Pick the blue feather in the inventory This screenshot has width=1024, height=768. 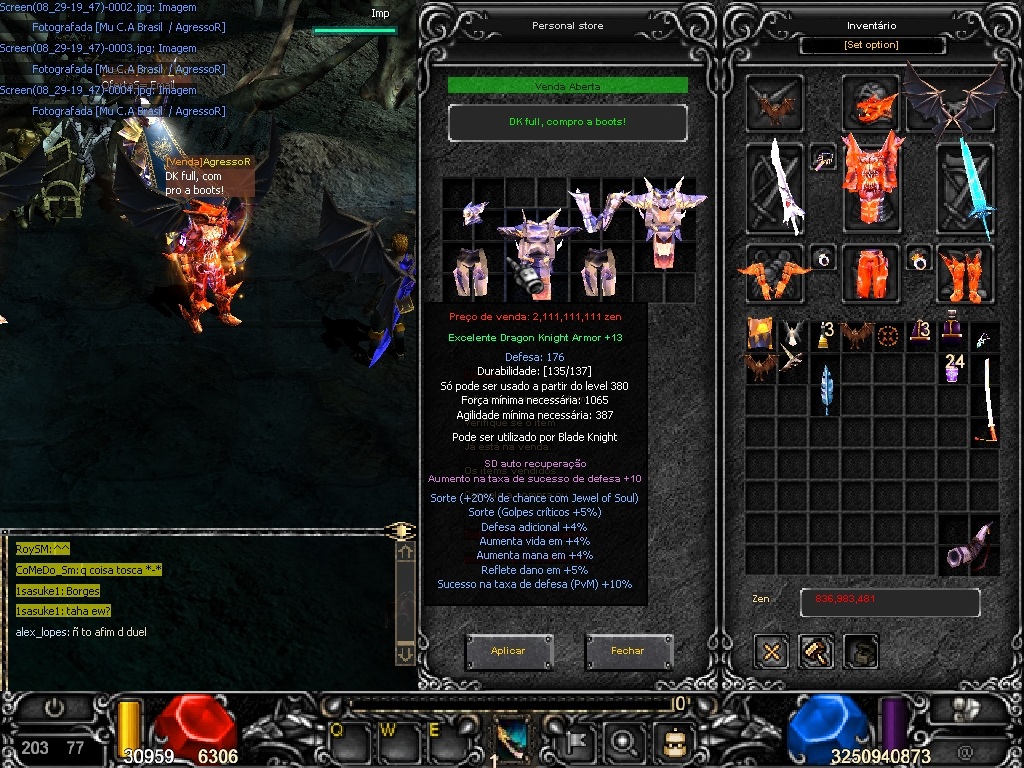pyautogui.click(x=826, y=391)
